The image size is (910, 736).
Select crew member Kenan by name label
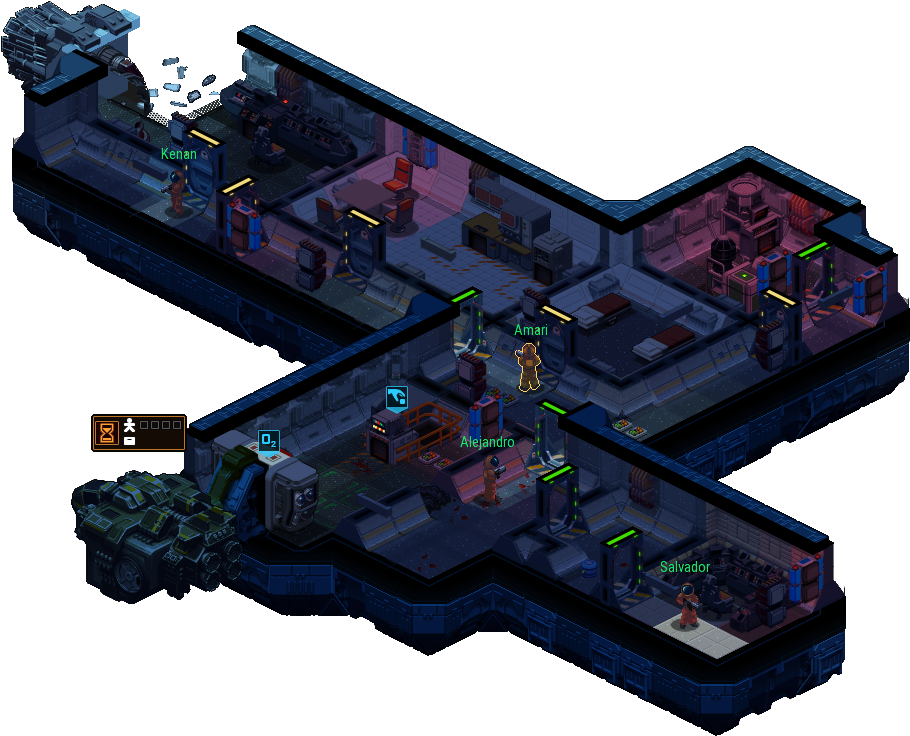(x=177, y=154)
